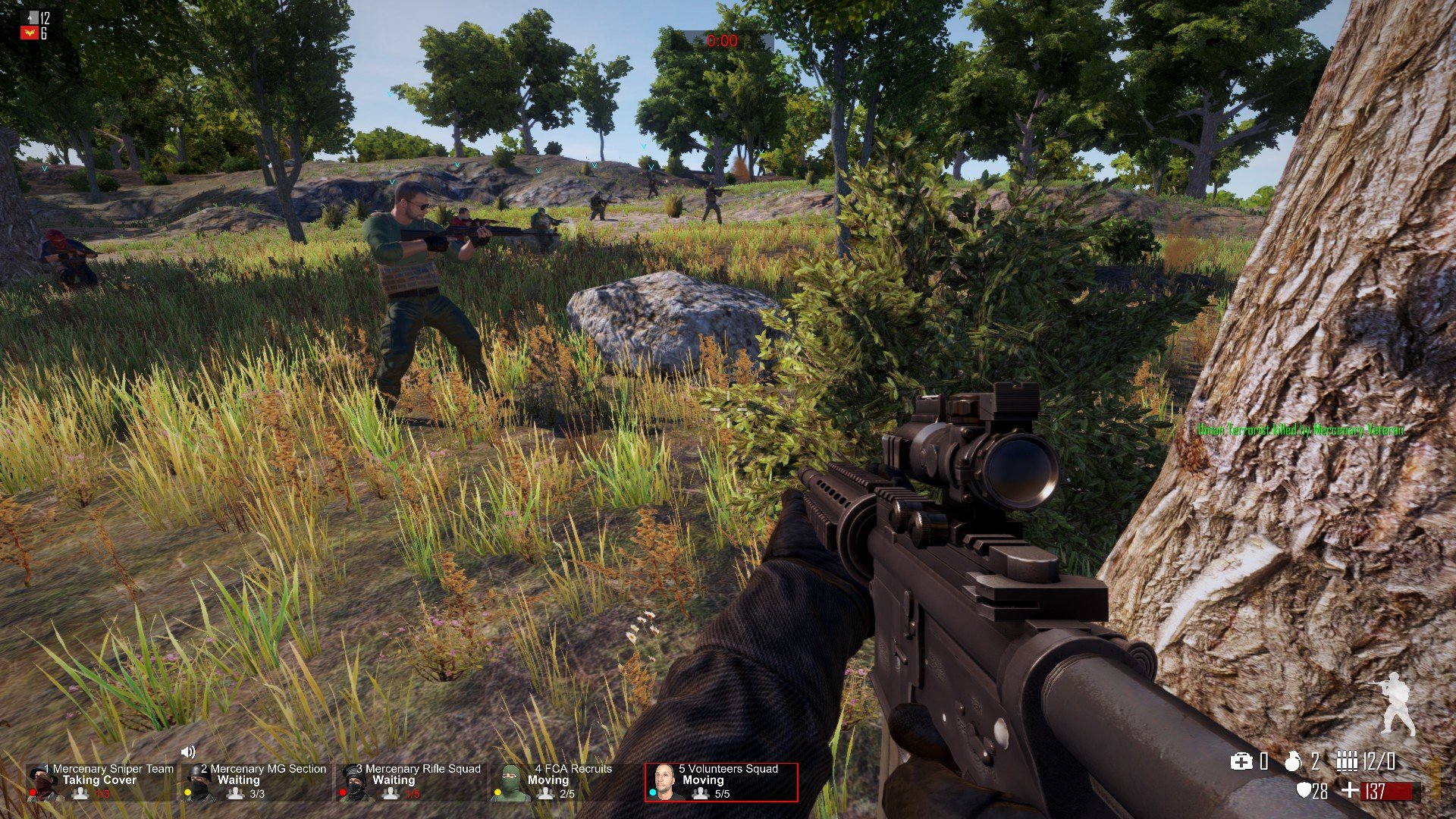Pick the FCA Recruits squad card
The width and height of the screenshot is (1456, 819).
(565, 782)
